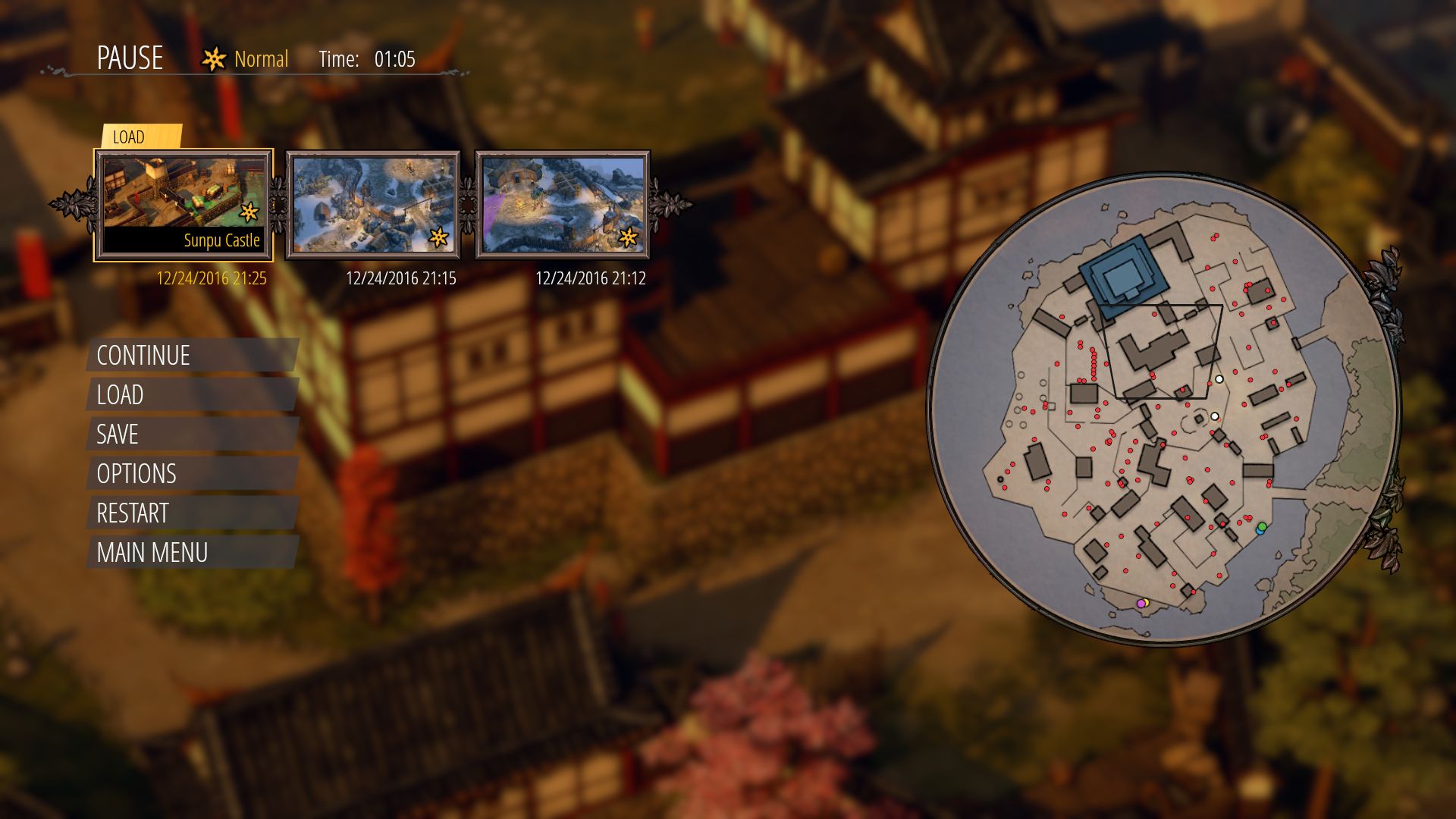1456x819 pixels.
Task: Return to the Main Menu
Action: click(152, 553)
